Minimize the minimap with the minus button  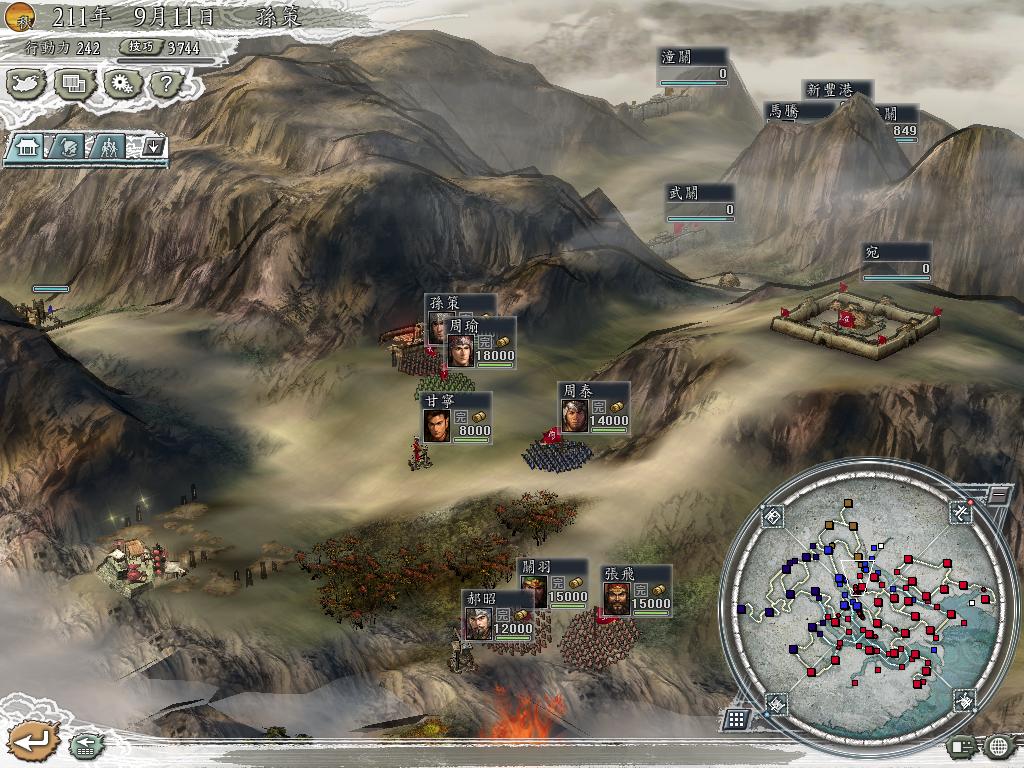click(998, 496)
